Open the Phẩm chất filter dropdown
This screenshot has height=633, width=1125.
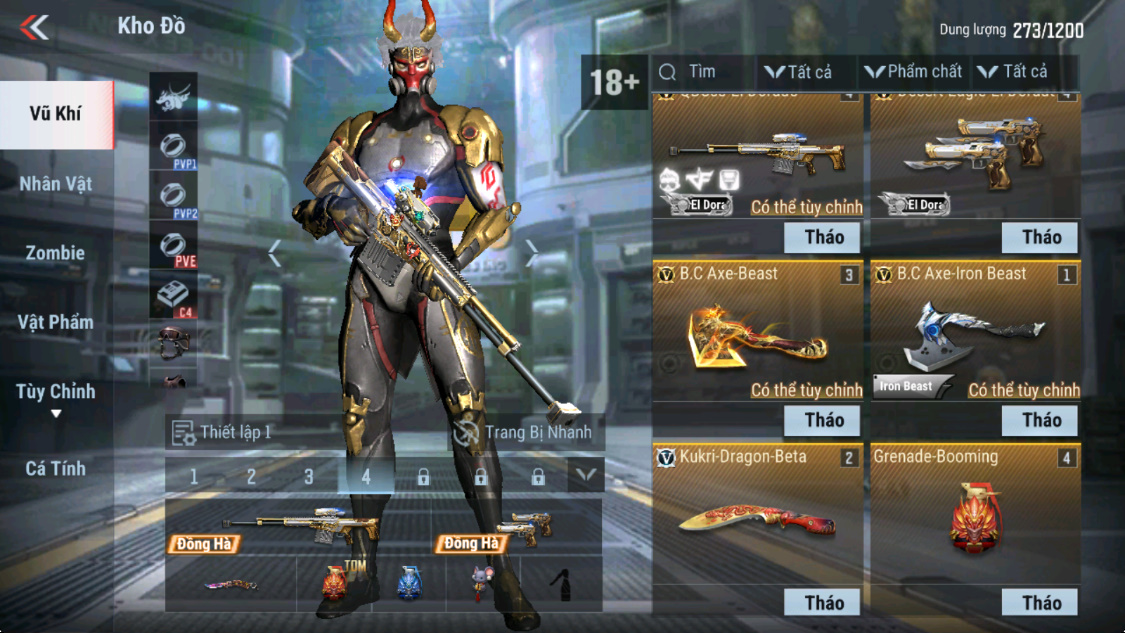pyautogui.click(x=913, y=72)
